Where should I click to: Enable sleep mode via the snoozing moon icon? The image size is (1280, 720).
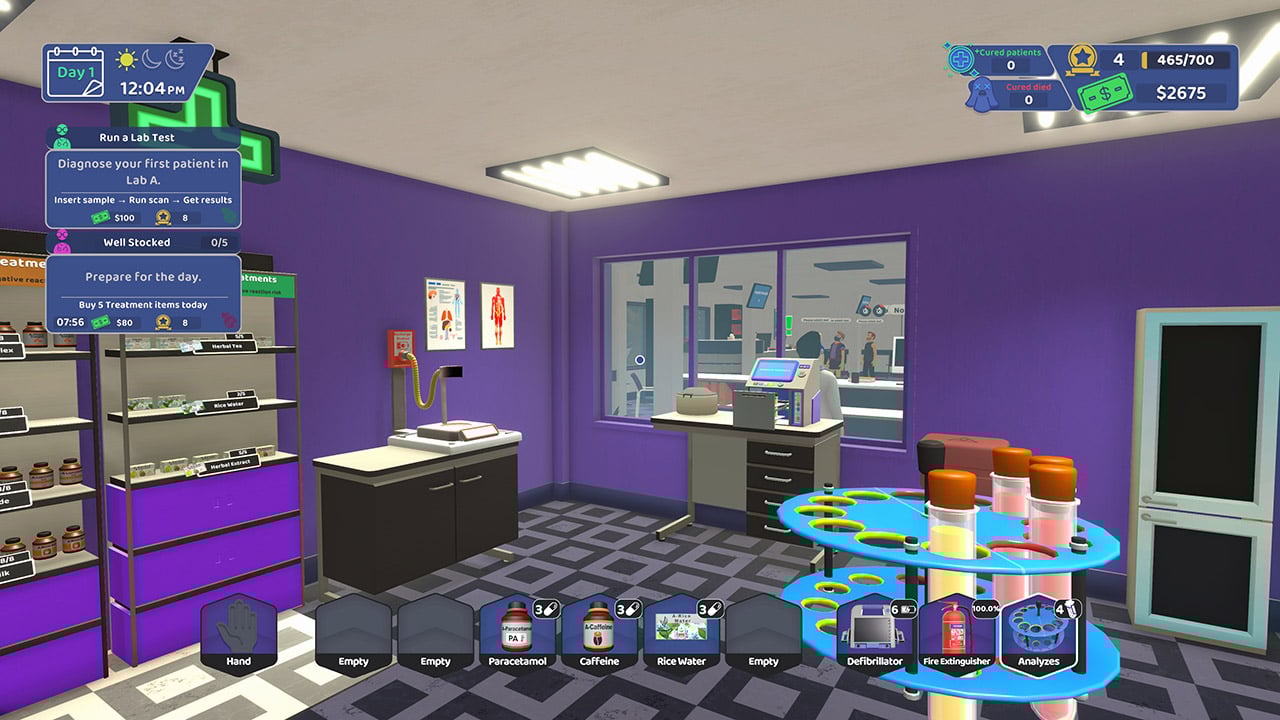coord(176,61)
